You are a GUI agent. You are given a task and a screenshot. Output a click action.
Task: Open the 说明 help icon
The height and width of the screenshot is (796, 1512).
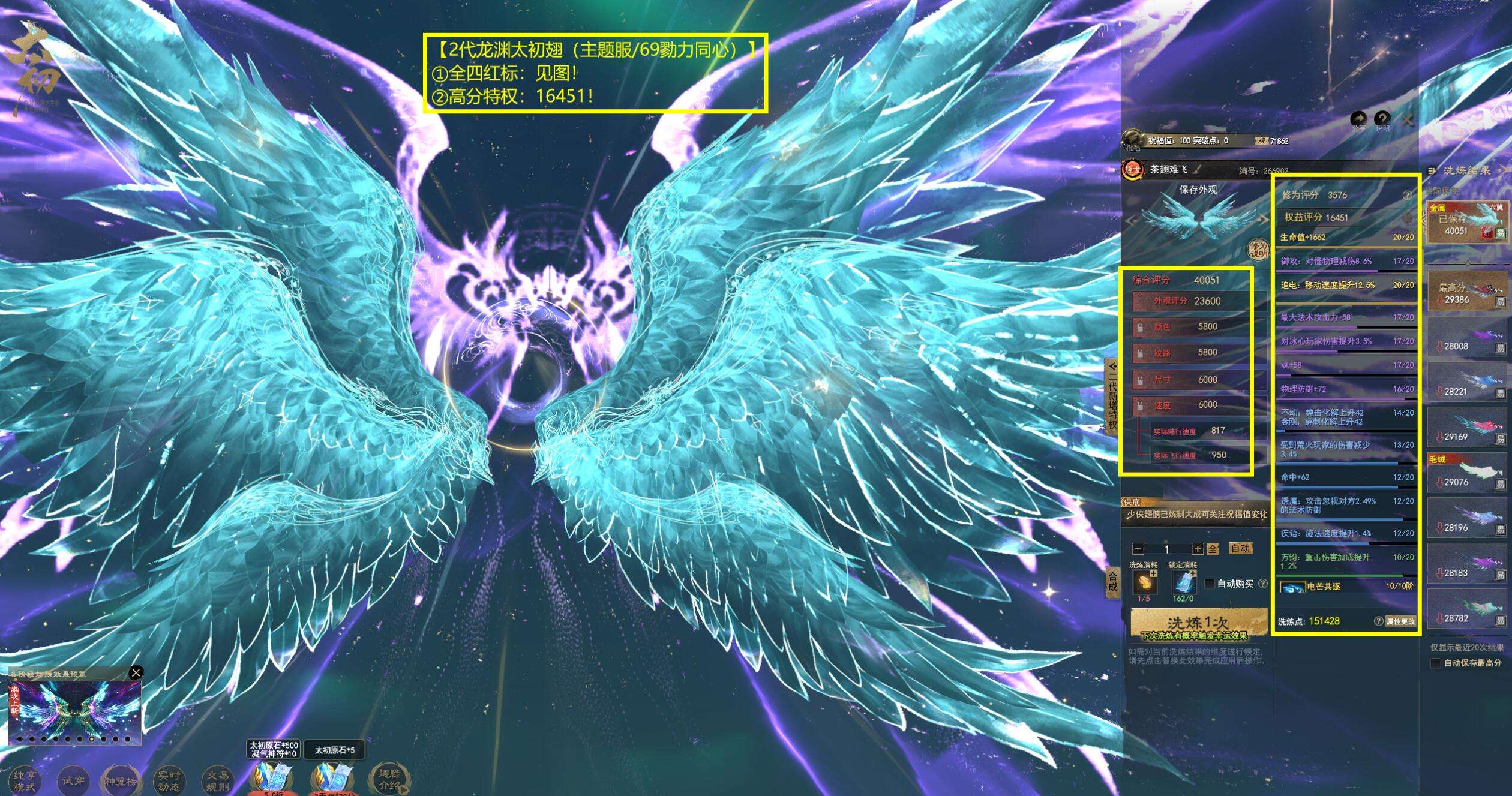[1382, 119]
